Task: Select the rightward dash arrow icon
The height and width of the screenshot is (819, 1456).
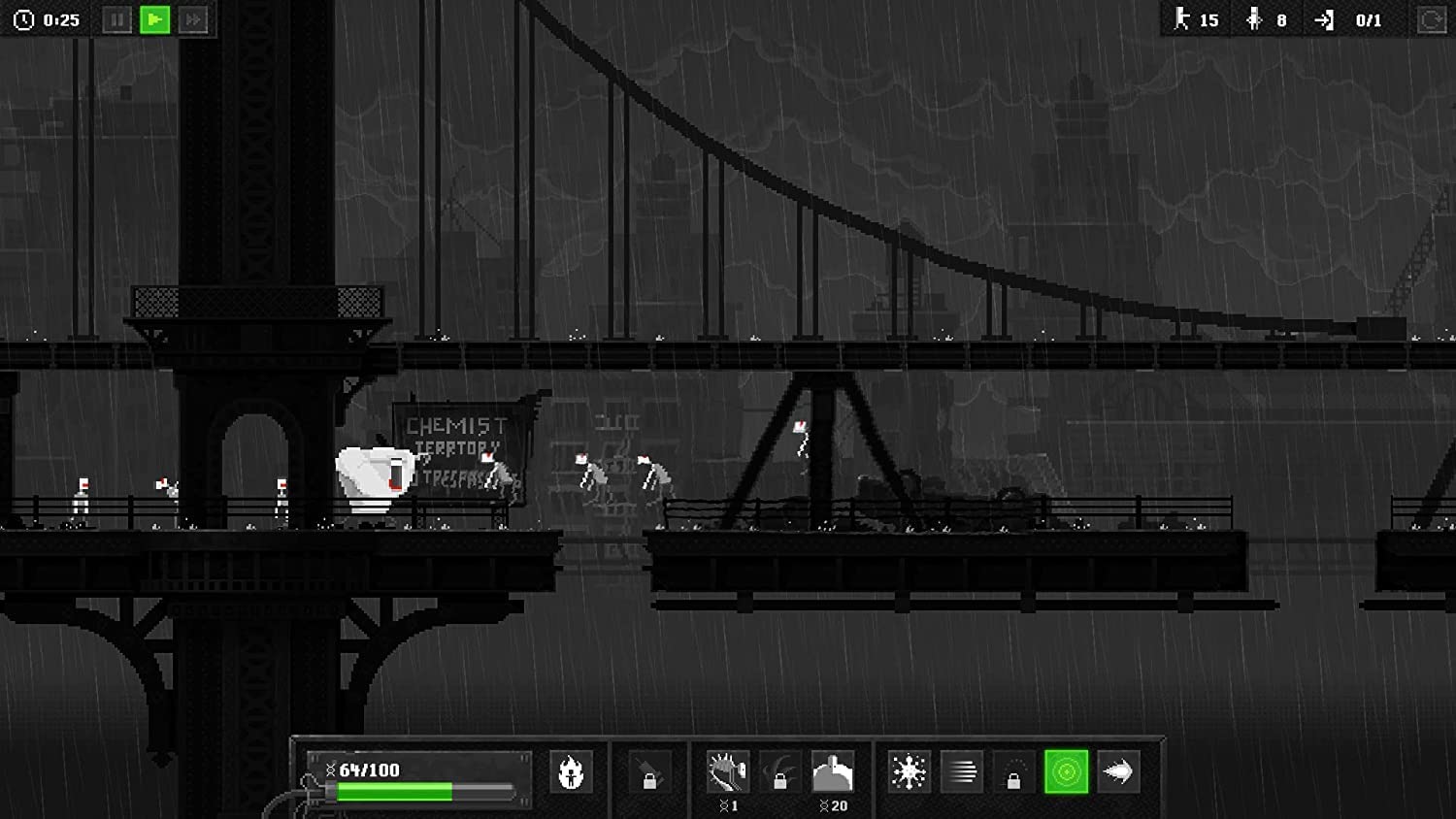Action: [x=1118, y=772]
